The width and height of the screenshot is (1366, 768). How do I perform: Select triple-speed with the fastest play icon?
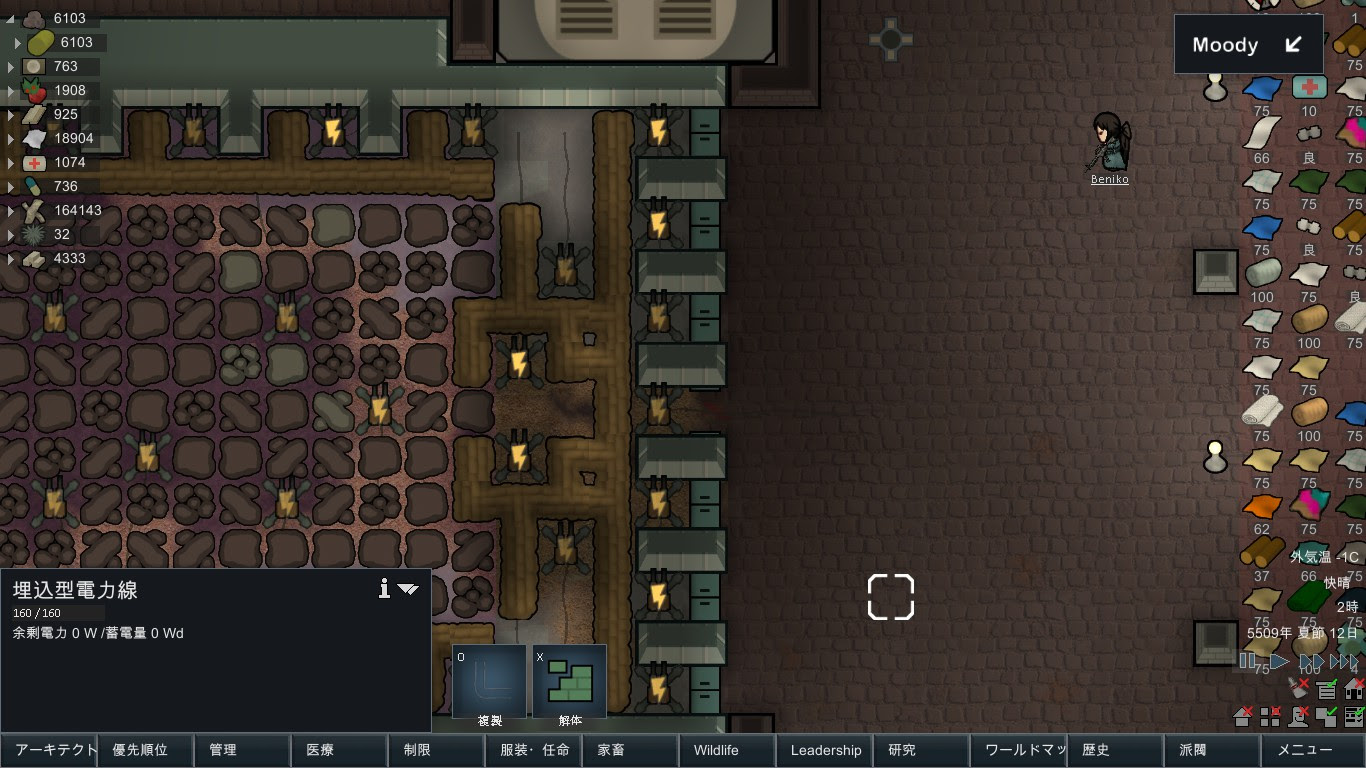[x=1343, y=661]
